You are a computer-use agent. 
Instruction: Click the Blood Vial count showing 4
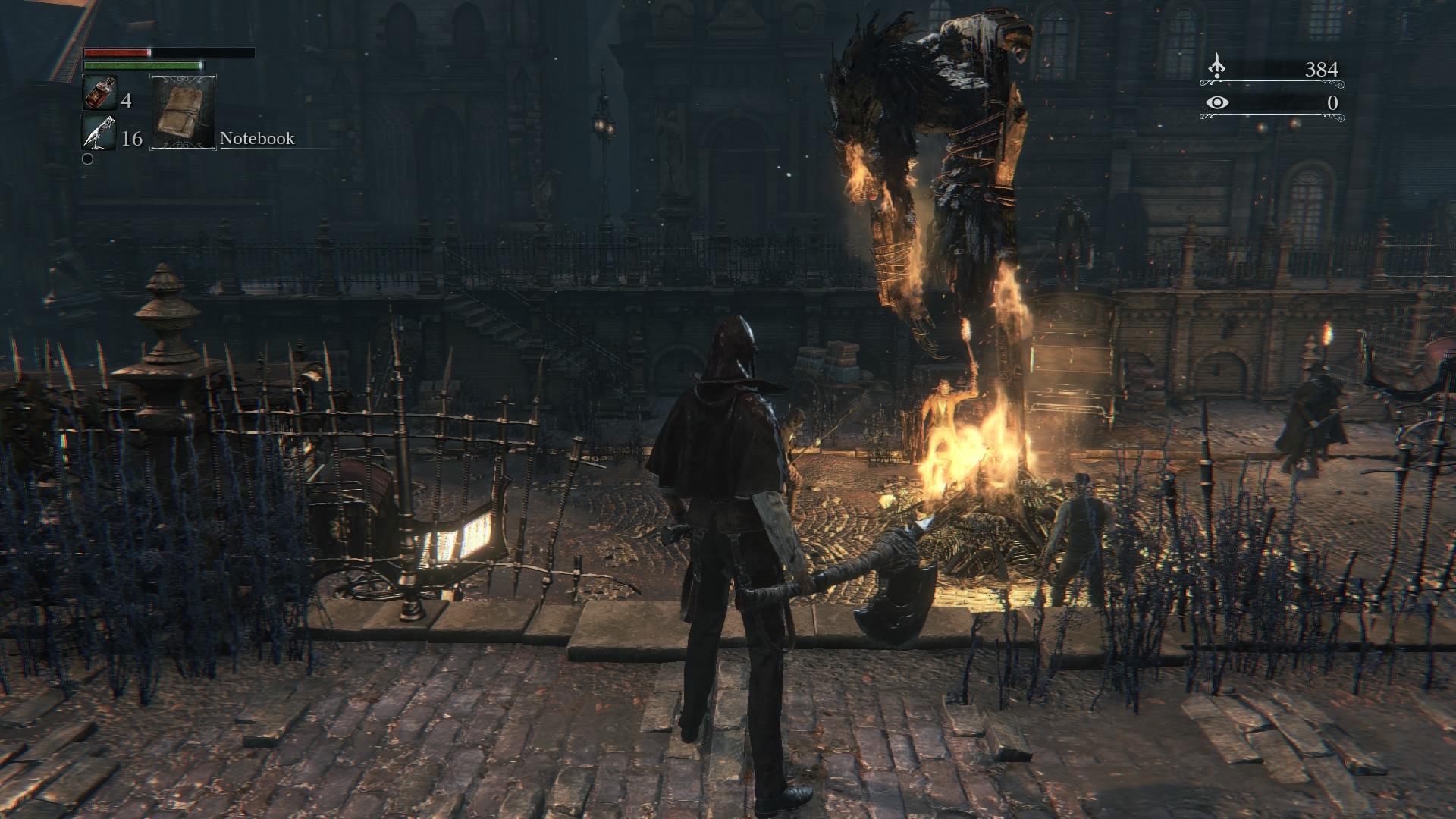(x=126, y=101)
